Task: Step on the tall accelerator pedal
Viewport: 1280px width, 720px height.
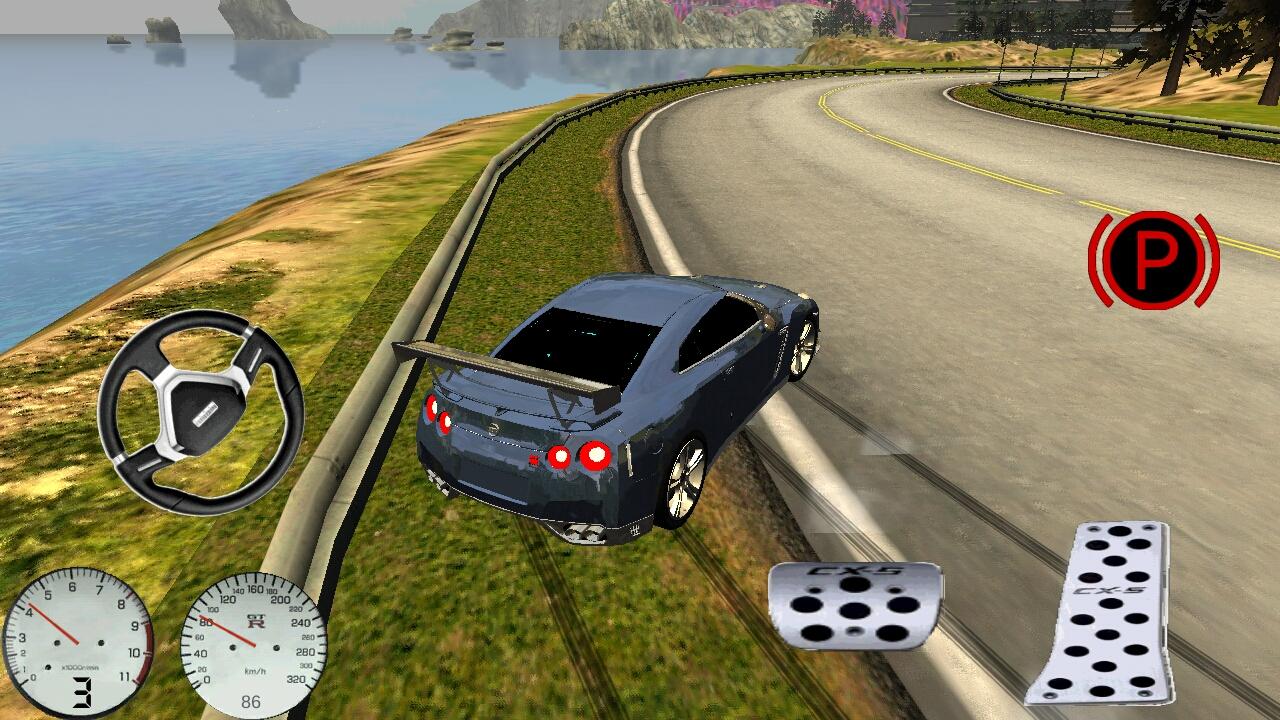Action: pos(1101,612)
